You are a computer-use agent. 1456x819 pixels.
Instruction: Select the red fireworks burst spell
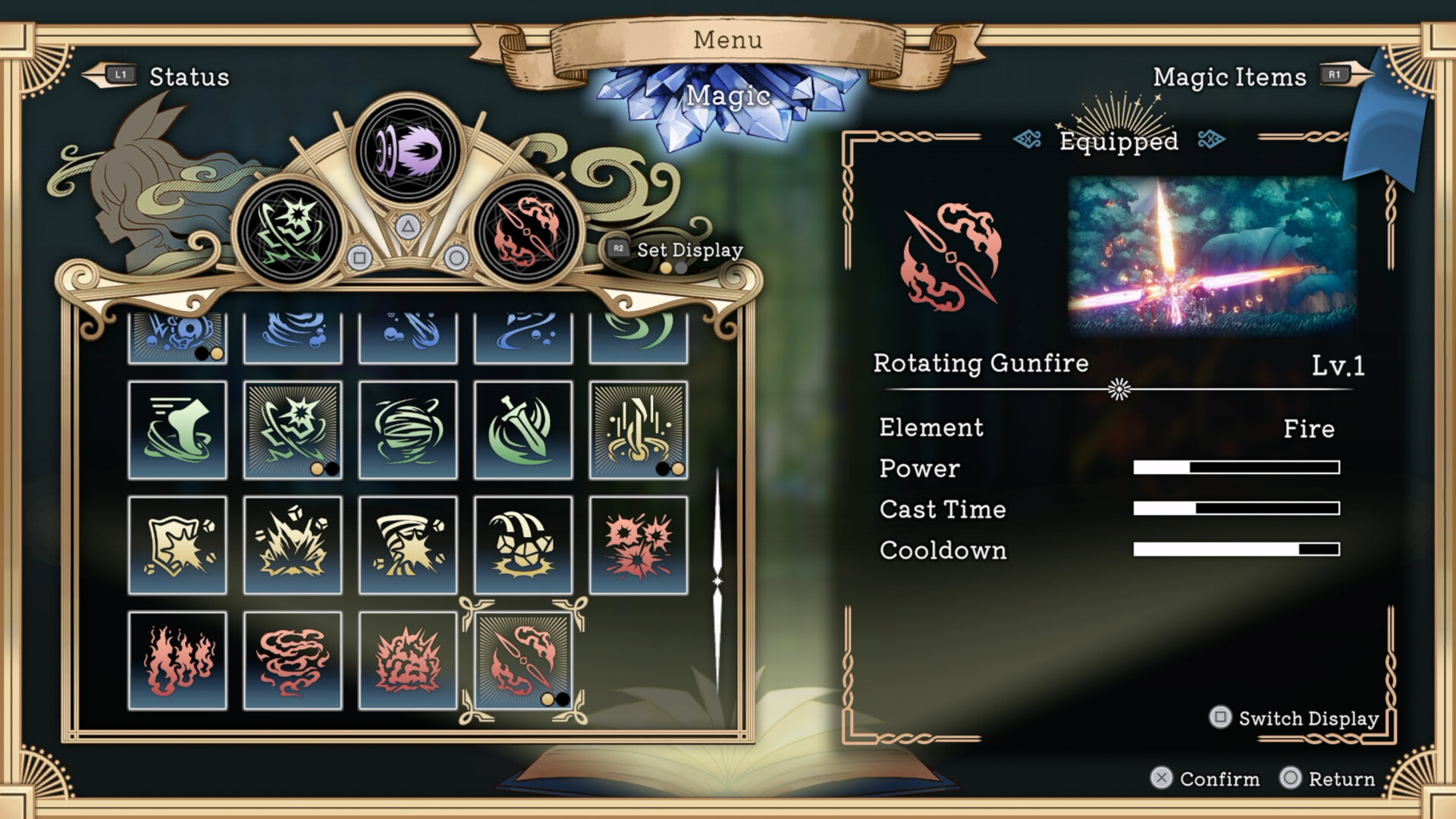point(639,545)
